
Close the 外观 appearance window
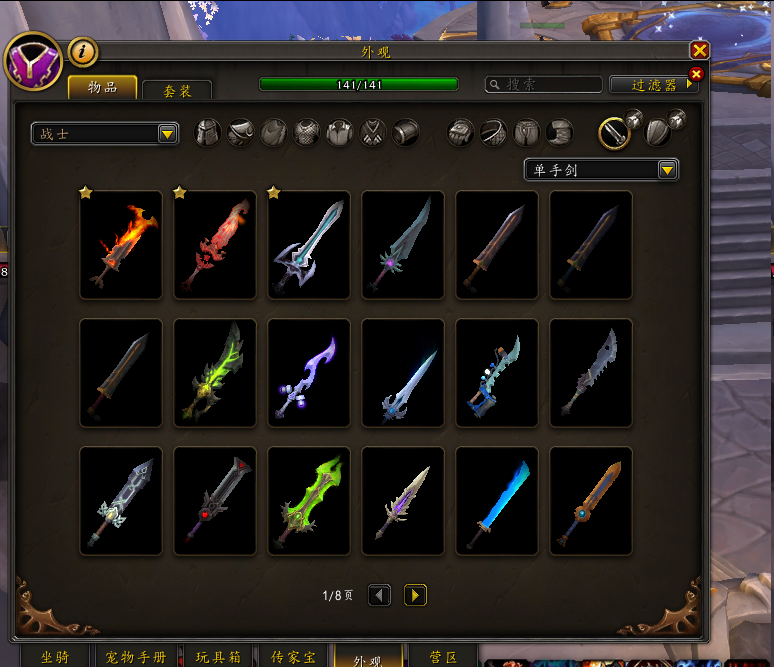[699, 50]
